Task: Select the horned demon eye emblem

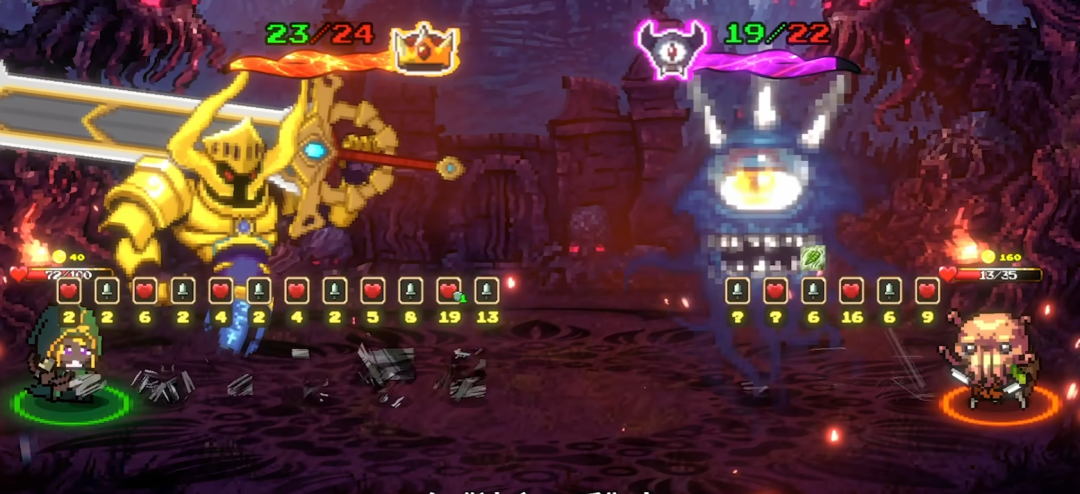Action: (672, 45)
